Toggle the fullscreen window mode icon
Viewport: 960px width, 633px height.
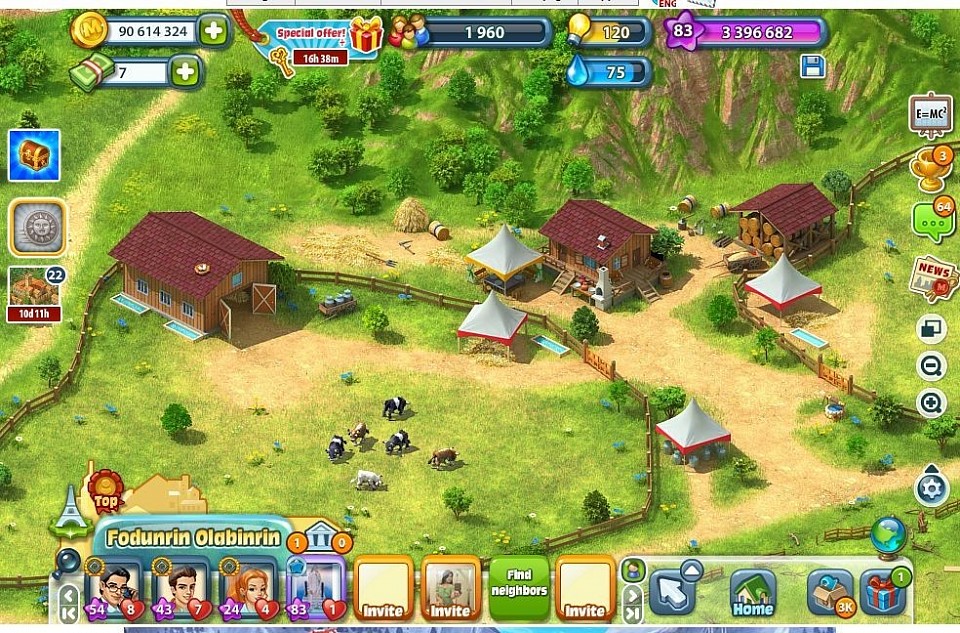(931, 329)
